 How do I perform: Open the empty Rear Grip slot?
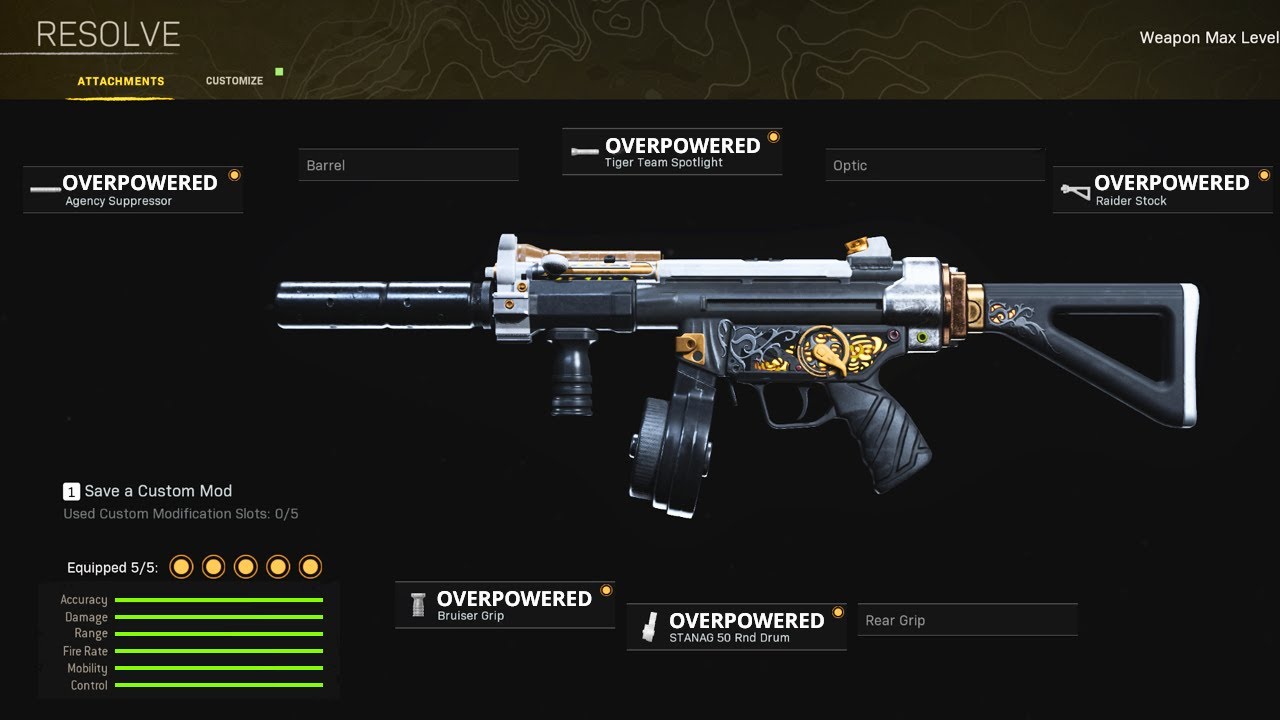pos(967,620)
